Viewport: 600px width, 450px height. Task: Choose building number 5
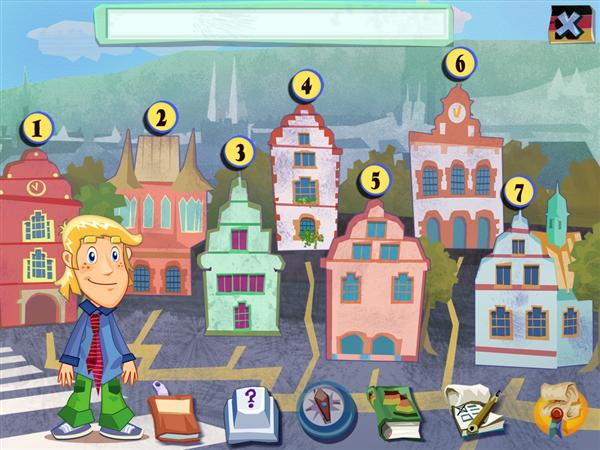click(x=374, y=180)
